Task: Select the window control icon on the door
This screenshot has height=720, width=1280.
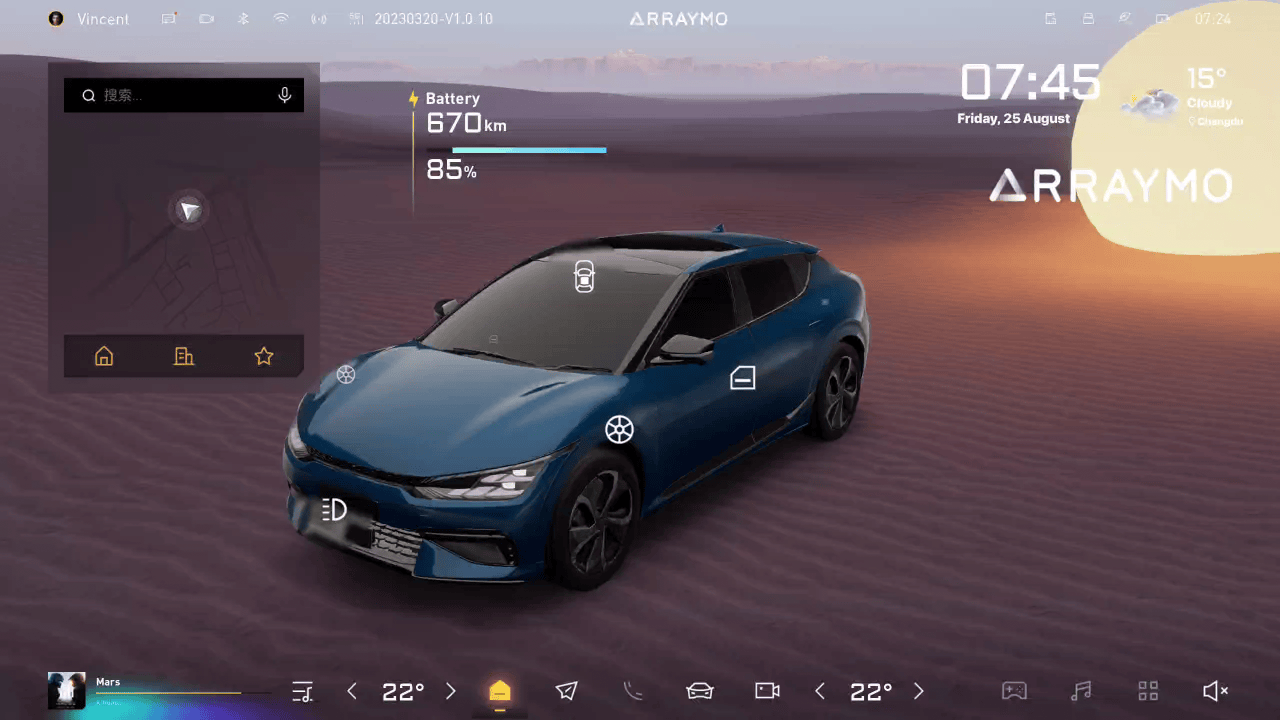Action: pyautogui.click(x=742, y=377)
